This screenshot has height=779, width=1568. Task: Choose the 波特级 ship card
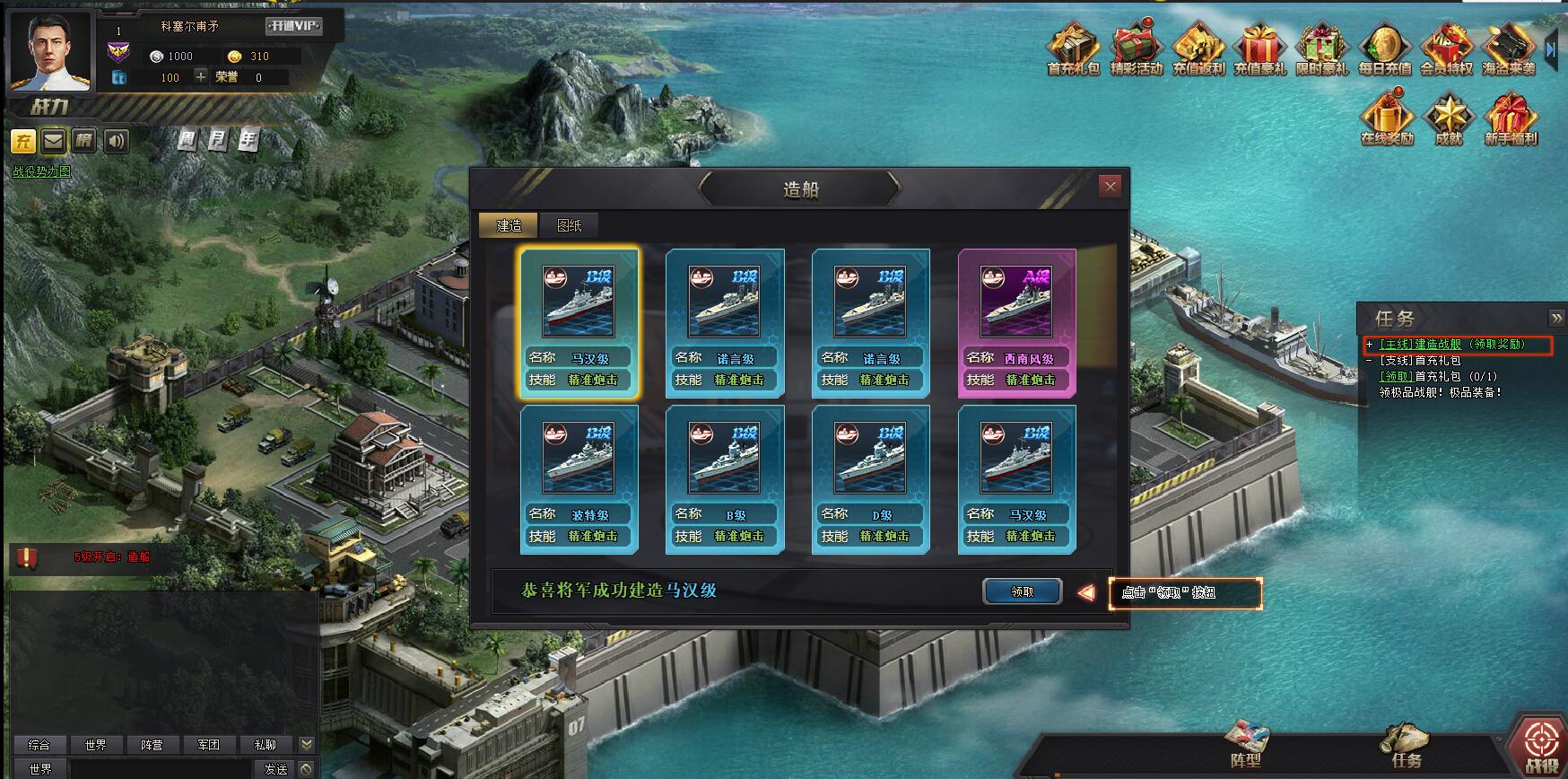pyautogui.click(x=579, y=478)
